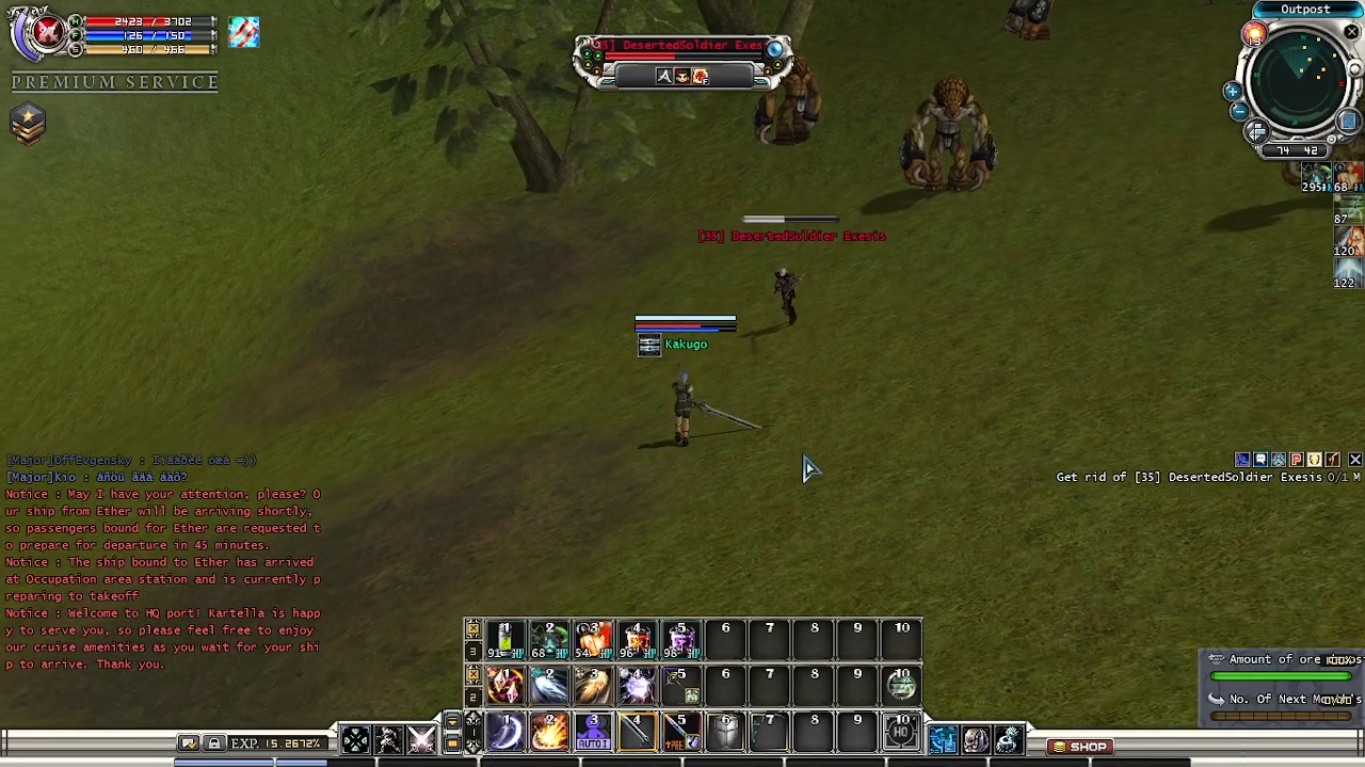This screenshot has height=767, width=1365.
Task: Equip the grey shield in slot 6
Action: tap(725, 732)
